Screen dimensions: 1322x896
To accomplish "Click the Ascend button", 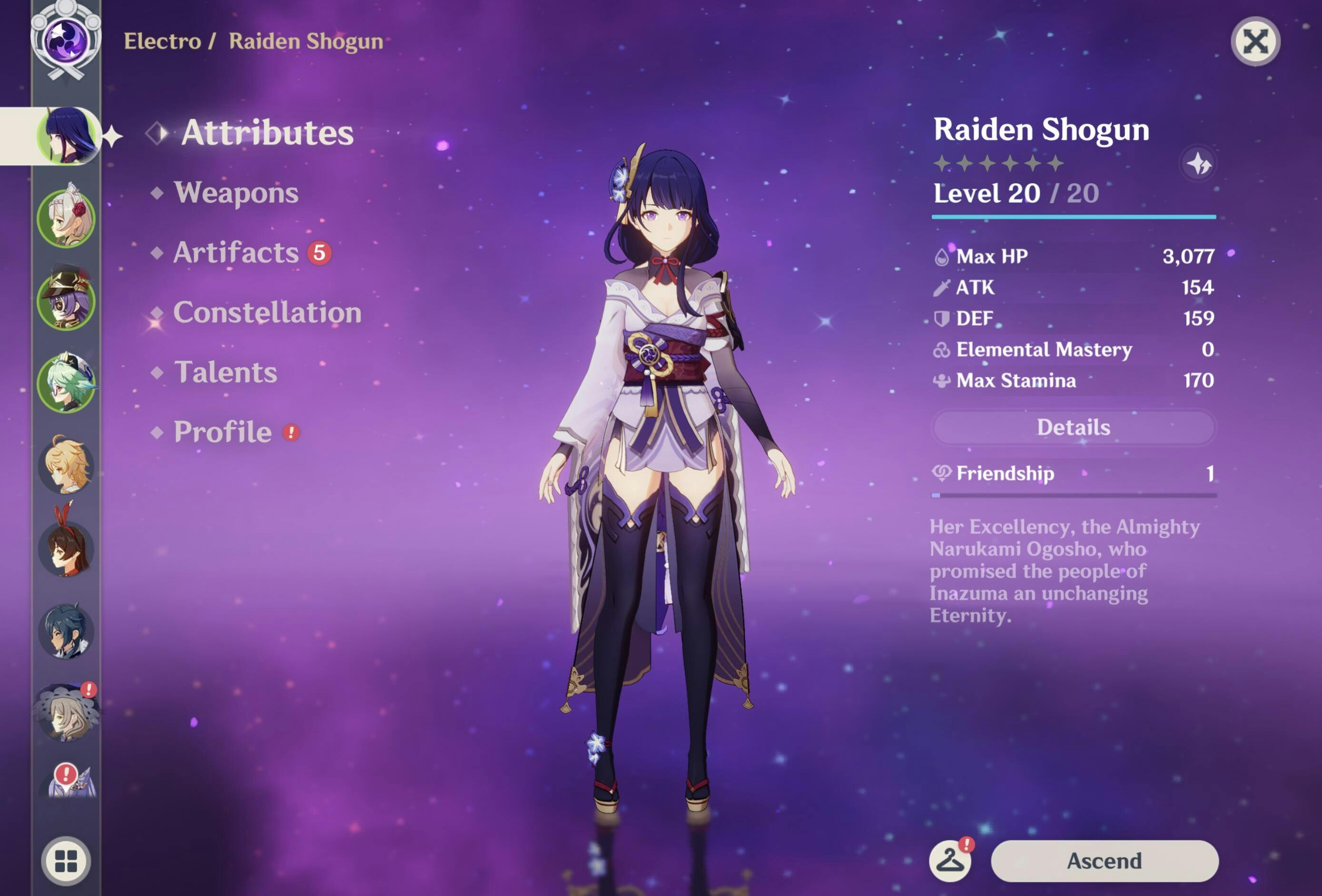I will pos(1104,861).
